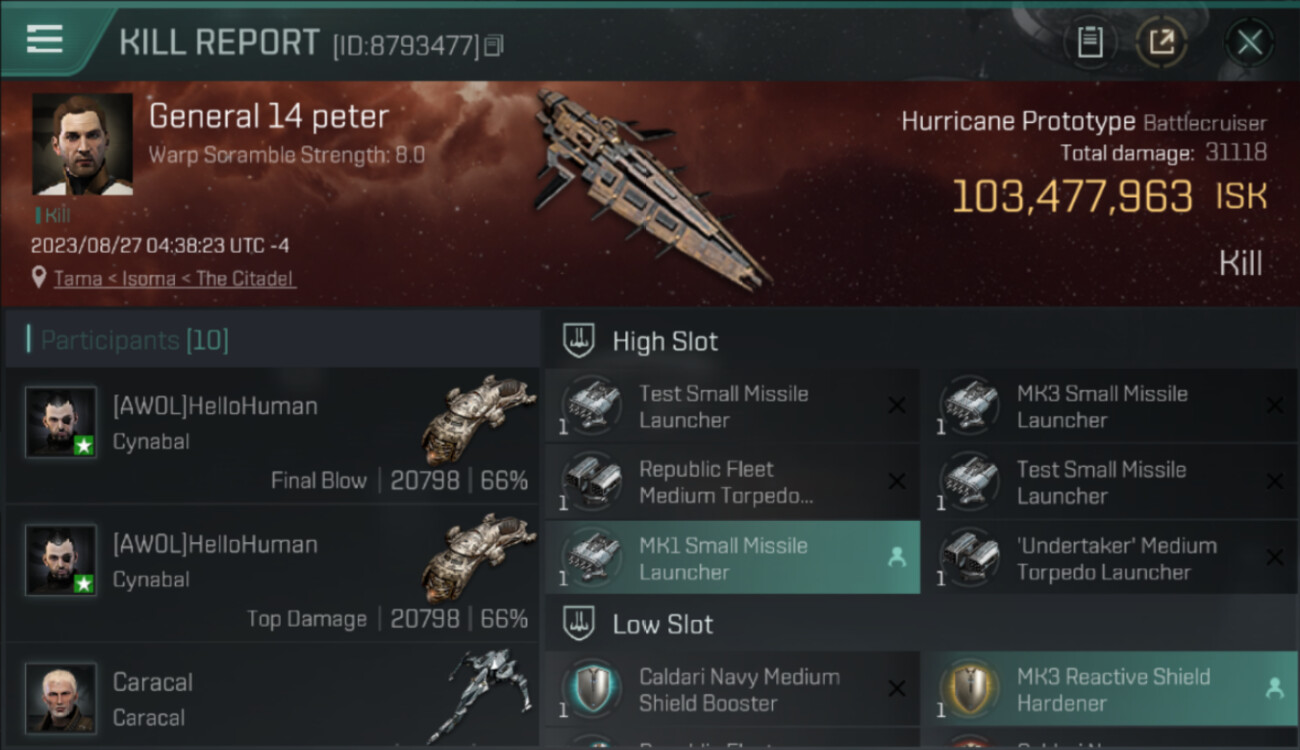
Task: Select the HelloHuman Top Damage participant row
Action: coord(272,573)
